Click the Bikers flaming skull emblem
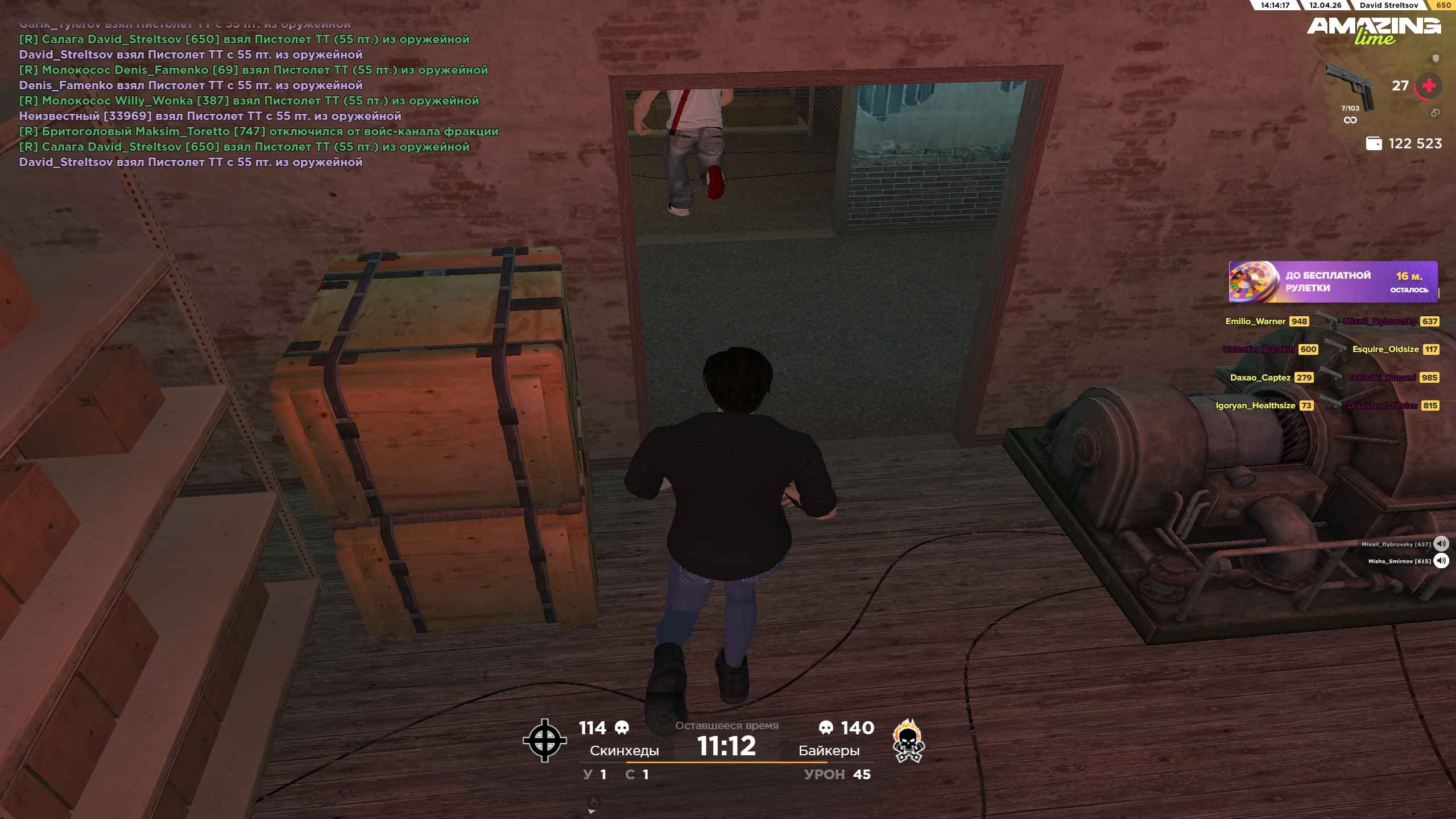This screenshot has height=819, width=1456. (908, 741)
